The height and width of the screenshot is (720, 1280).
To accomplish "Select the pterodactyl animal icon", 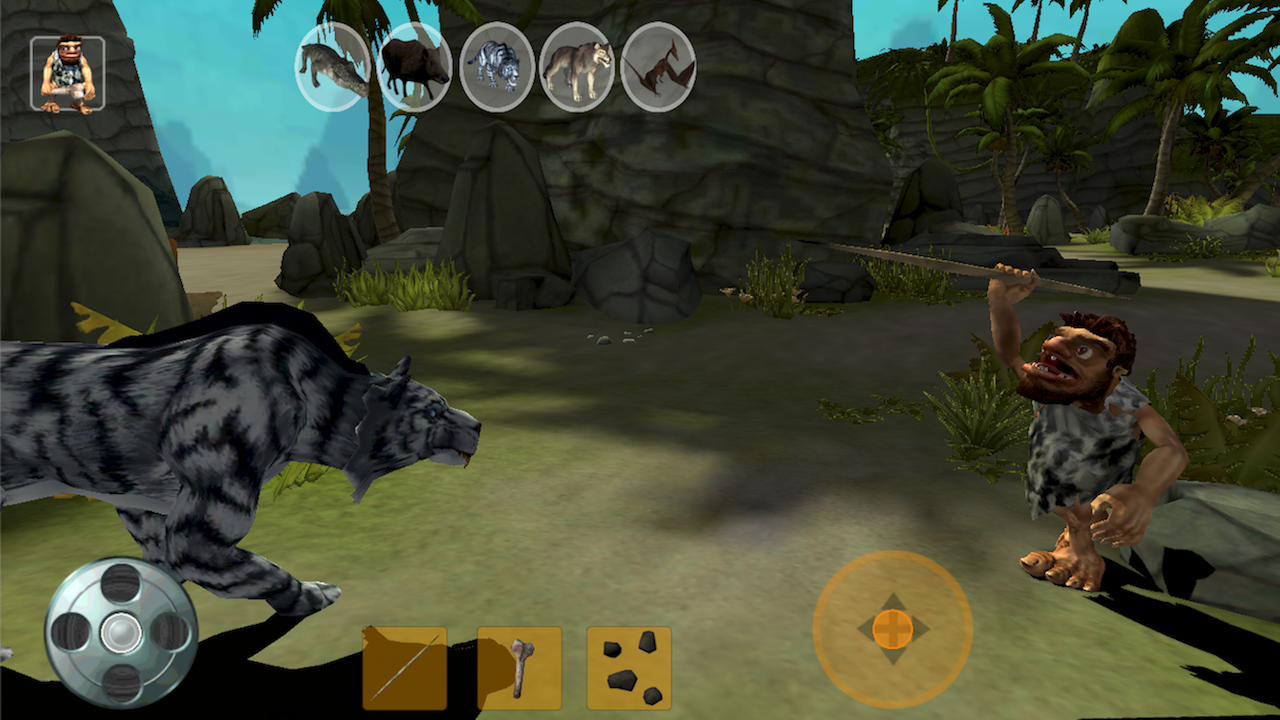I will click(657, 67).
